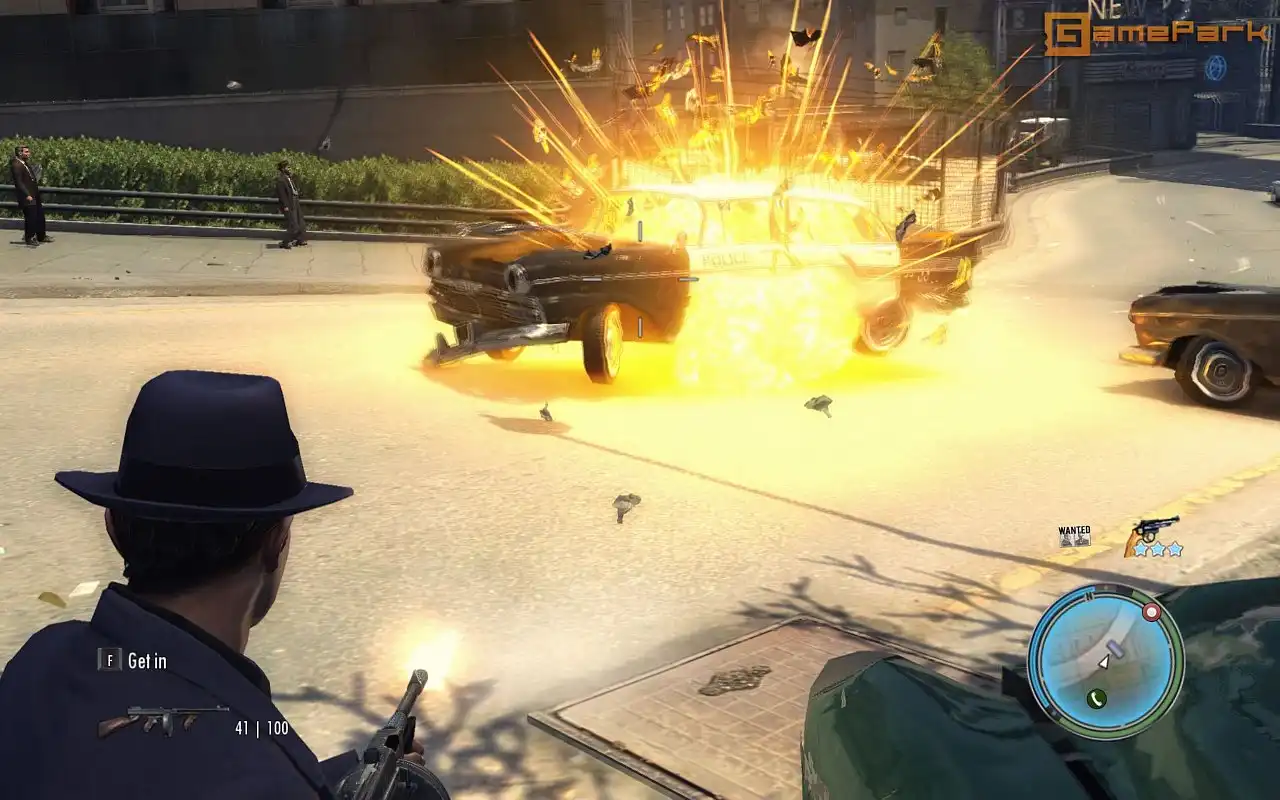This screenshot has width=1280, height=800.
Task: Click the WANTED poster icon
Action: pos(1075,536)
